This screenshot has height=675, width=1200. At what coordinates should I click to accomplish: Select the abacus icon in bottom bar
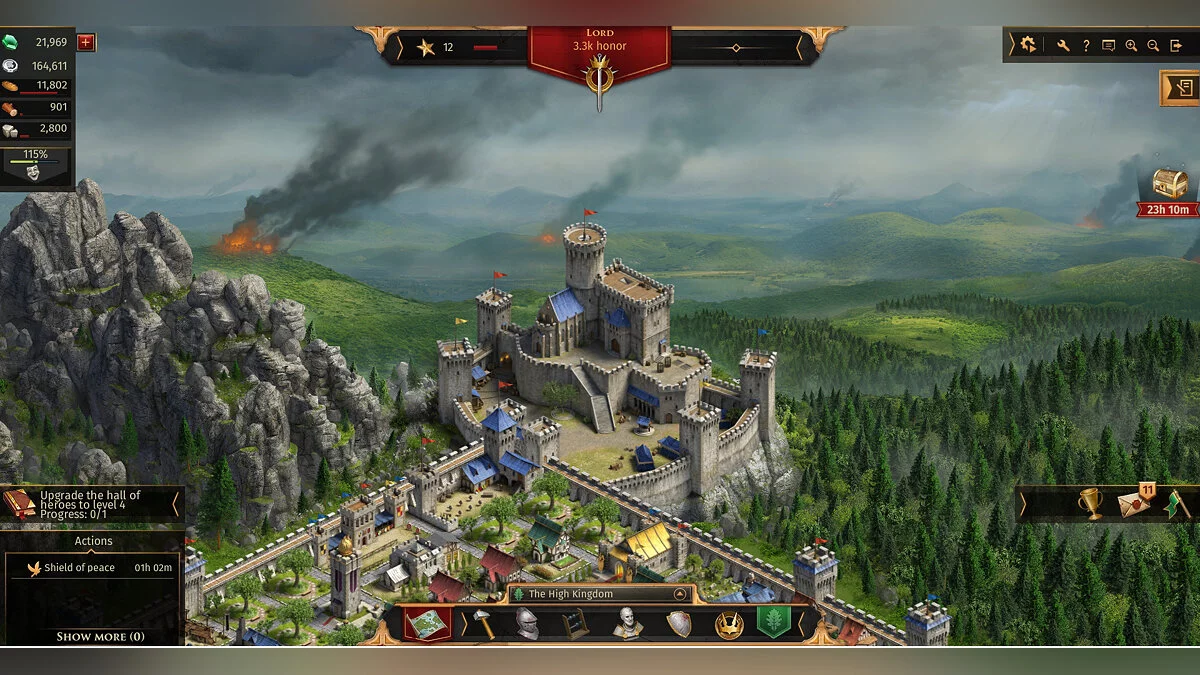[574, 623]
